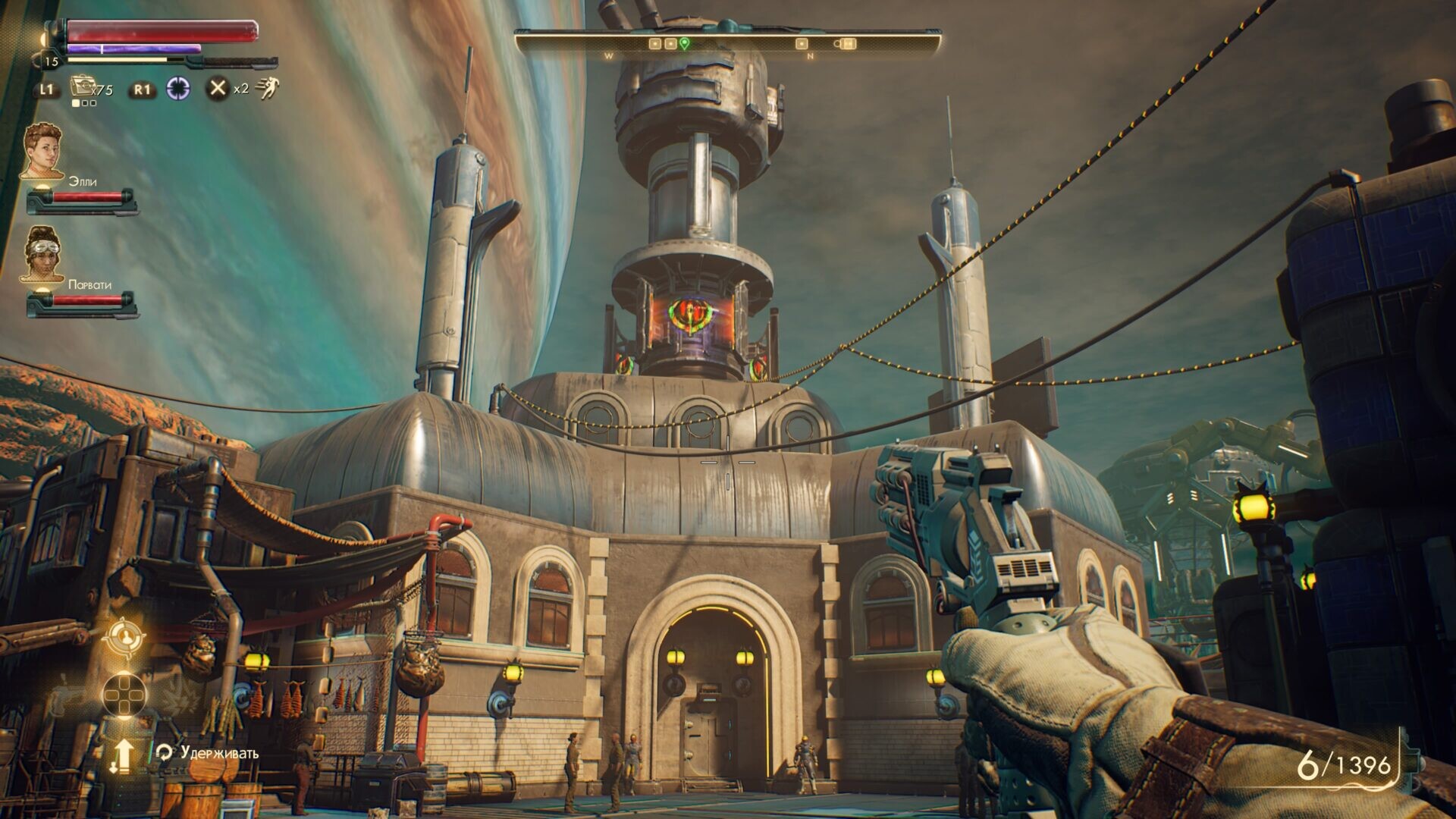Use the medical inhaler icon
Image resolution: width=1456 pixels, height=819 pixels.
82,88
